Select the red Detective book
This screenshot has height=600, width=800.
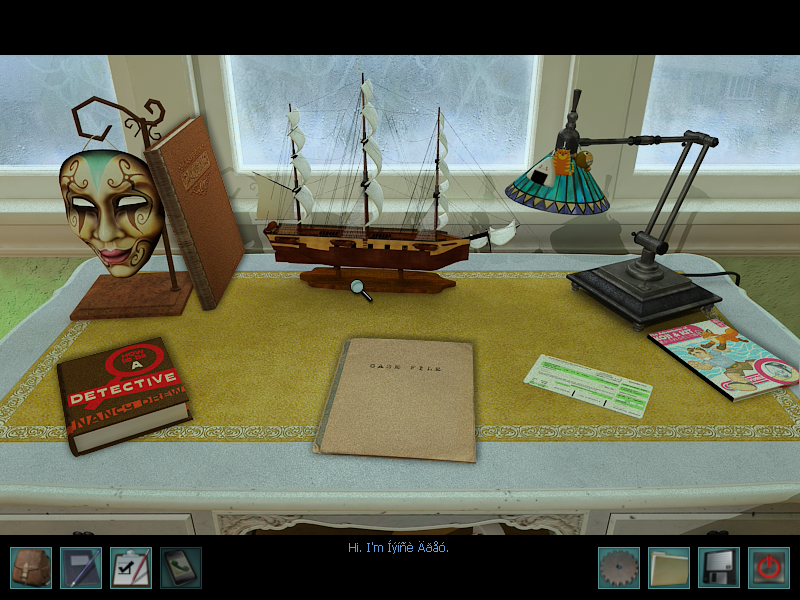click(x=122, y=394)
